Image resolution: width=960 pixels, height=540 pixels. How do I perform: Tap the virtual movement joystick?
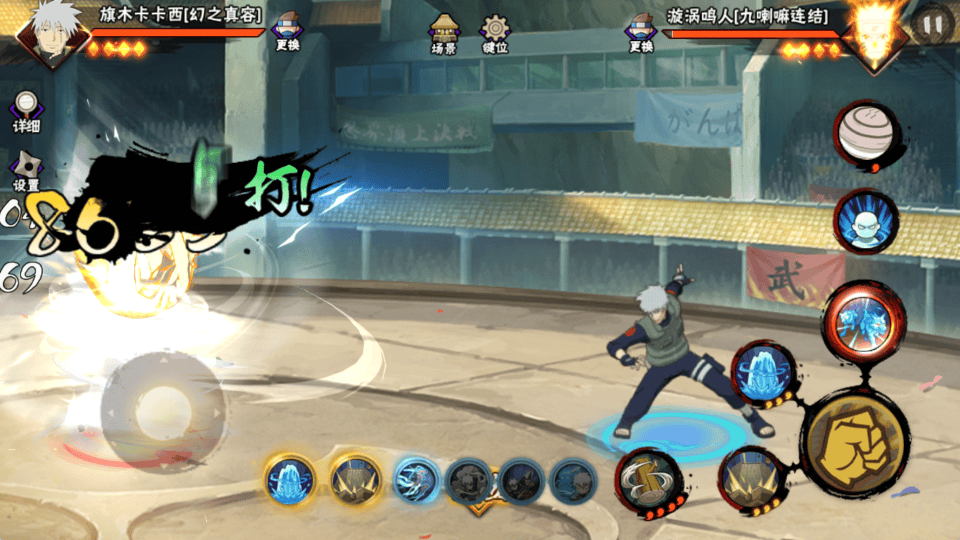coord(162,408)
